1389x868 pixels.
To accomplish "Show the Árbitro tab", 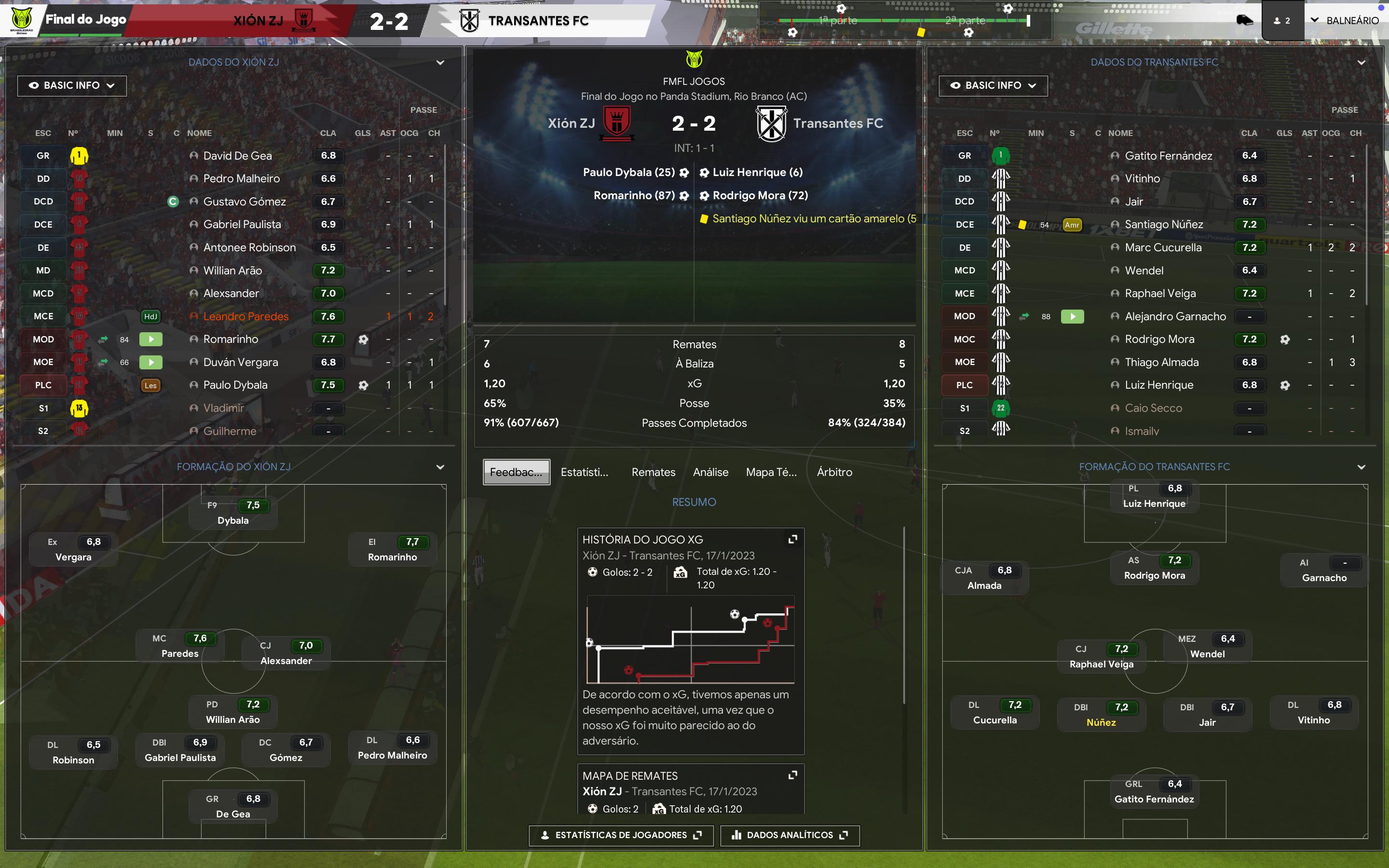I will (x=834, y=472).
